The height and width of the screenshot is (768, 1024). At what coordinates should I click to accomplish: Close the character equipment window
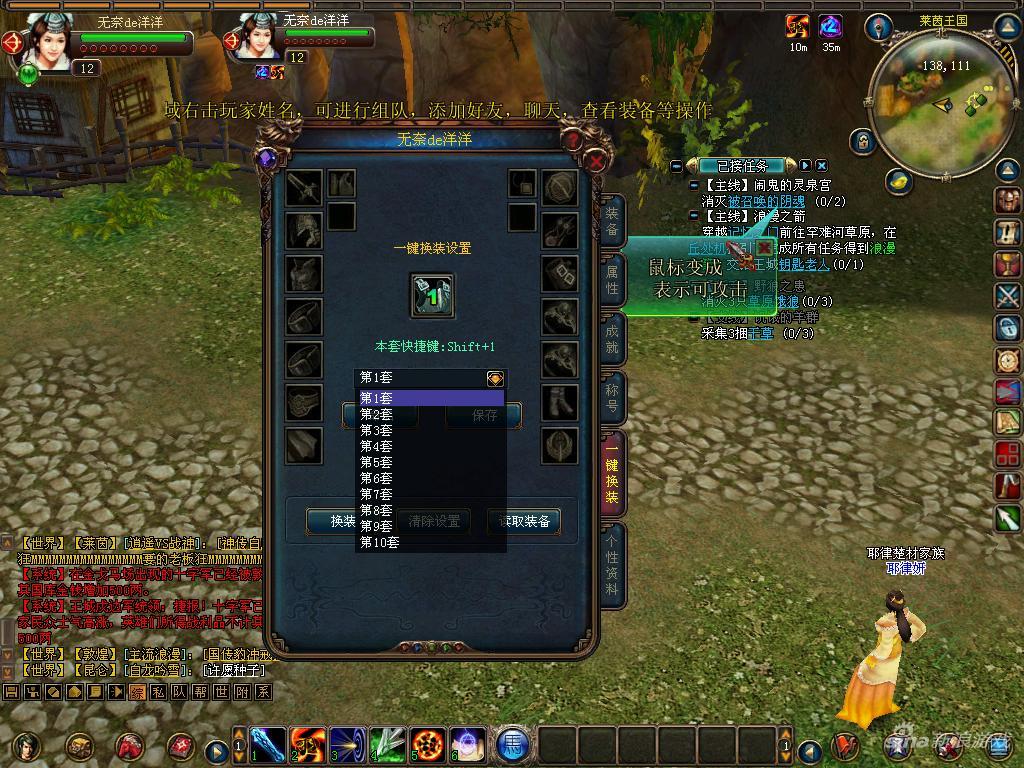tap(596, 160)
